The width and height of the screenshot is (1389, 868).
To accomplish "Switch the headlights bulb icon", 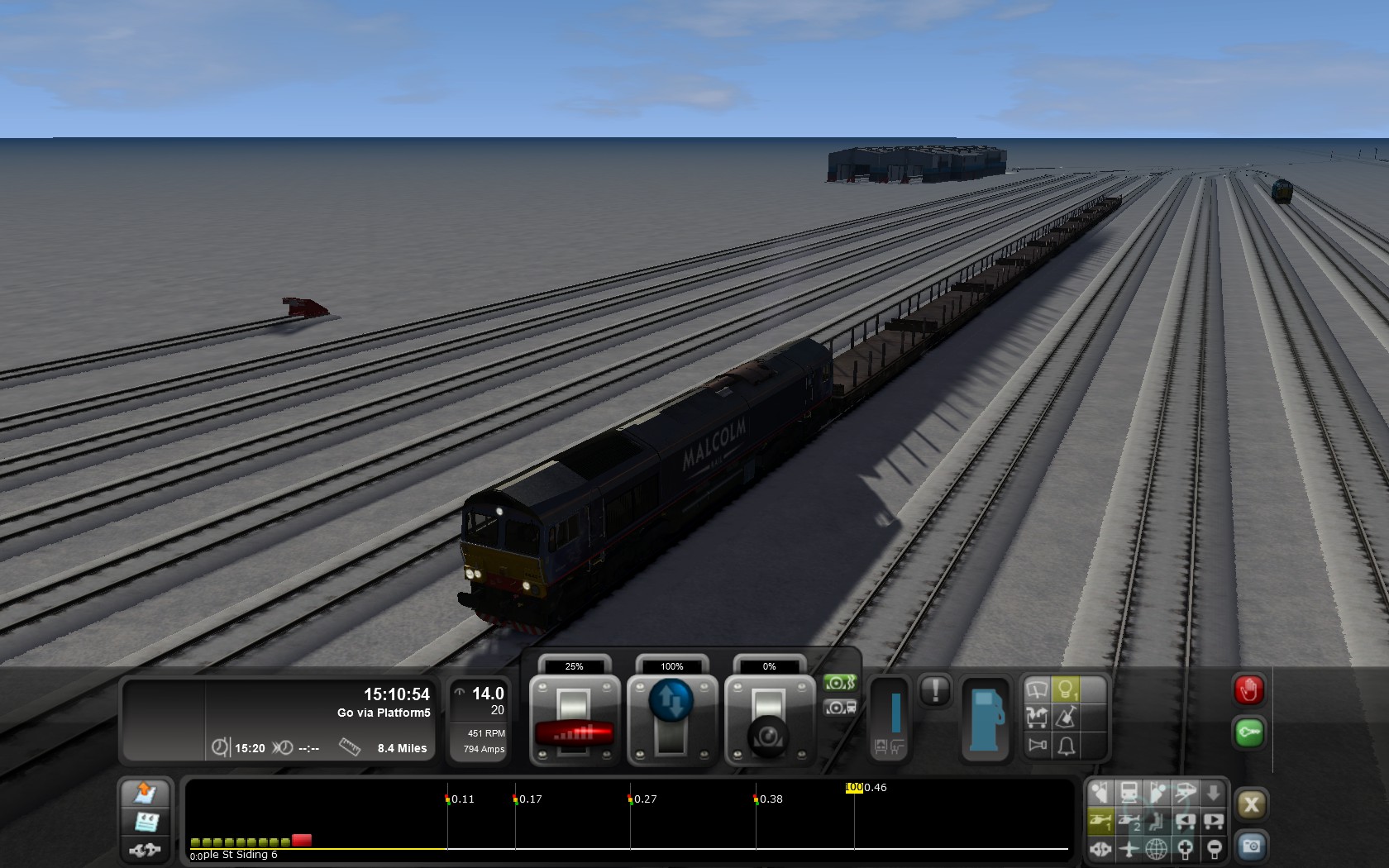I will [1067, 689].
